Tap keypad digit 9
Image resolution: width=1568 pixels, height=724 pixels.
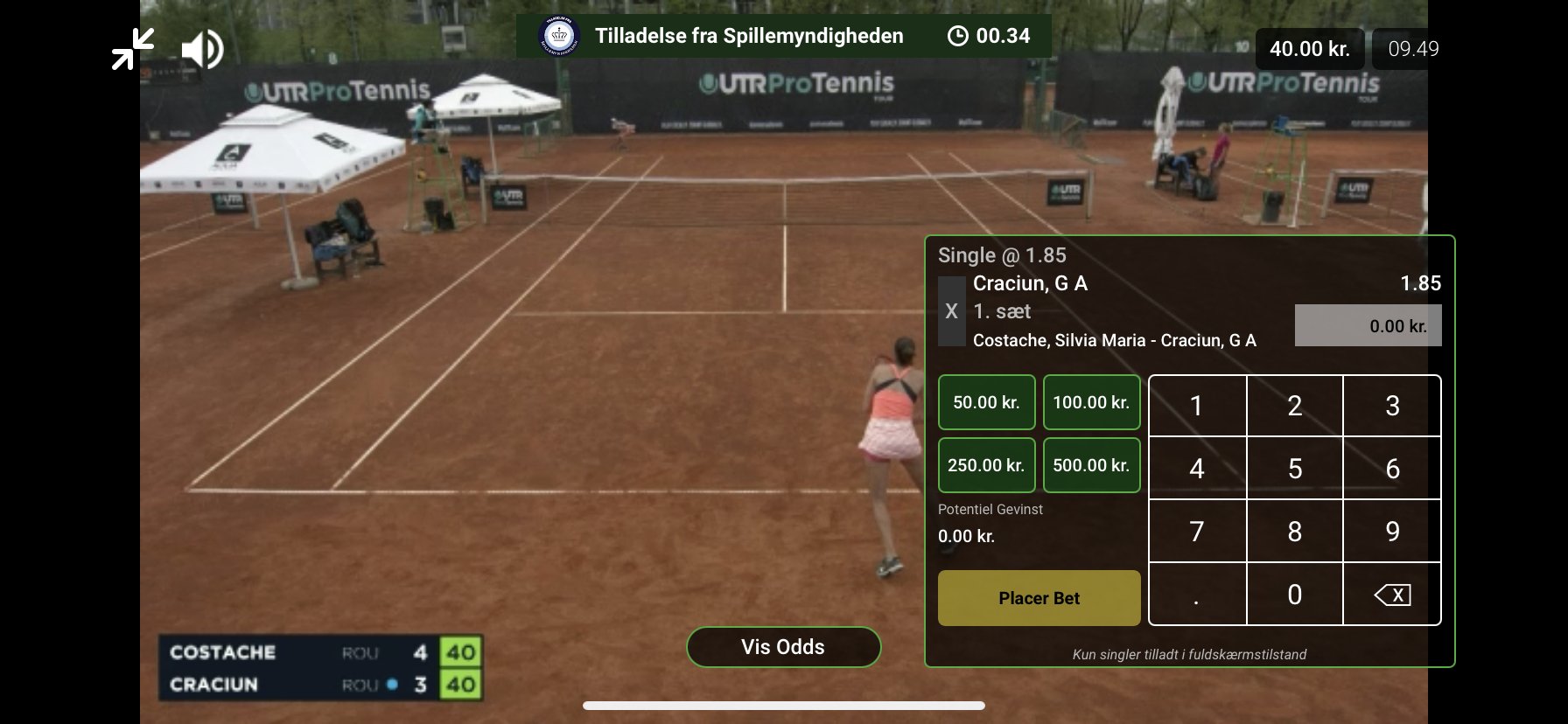(x=1392, y=532)
